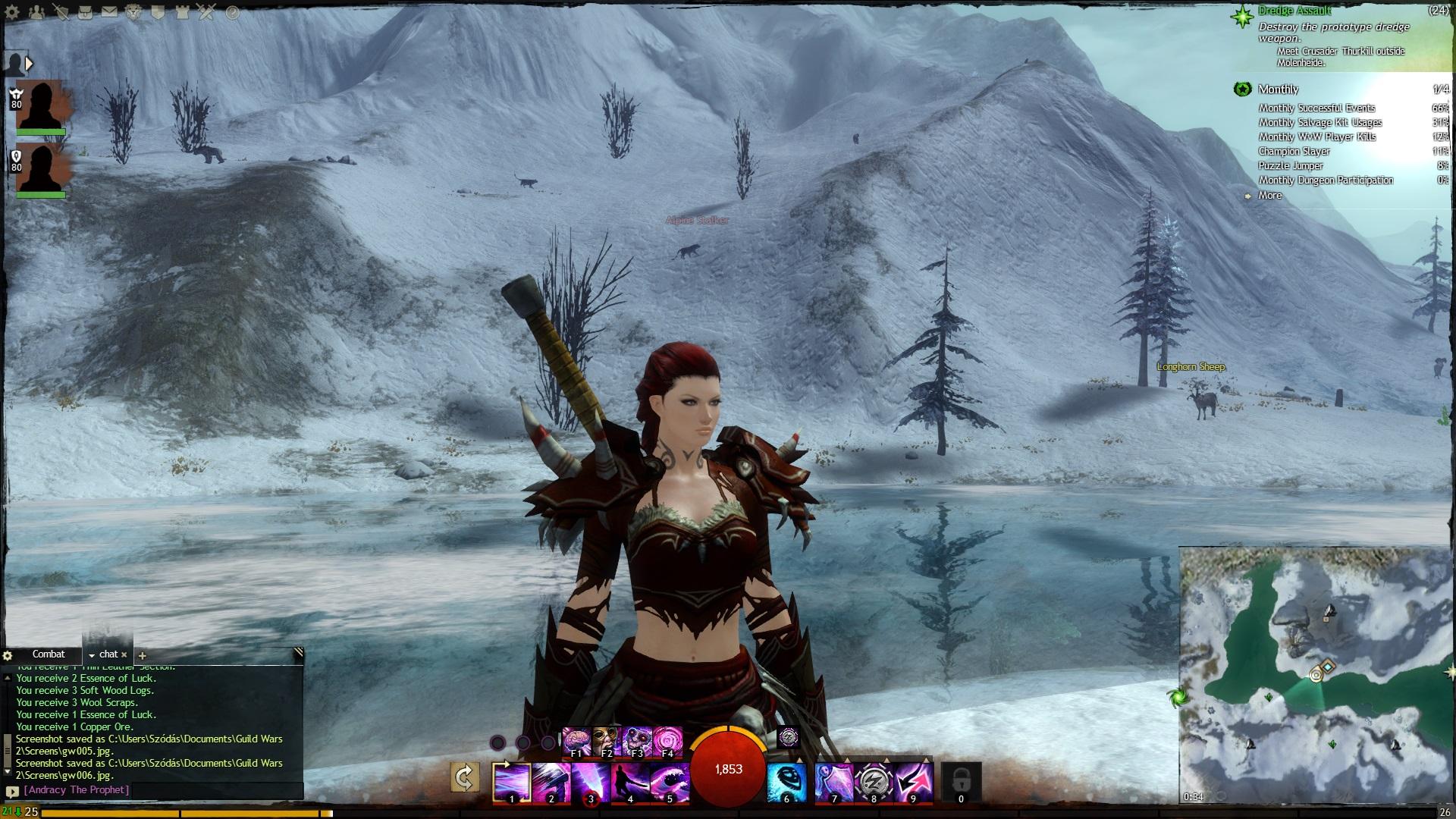1456x819 pixels.
Task: Add a new chat tab
Action: (x=142, y=655)
